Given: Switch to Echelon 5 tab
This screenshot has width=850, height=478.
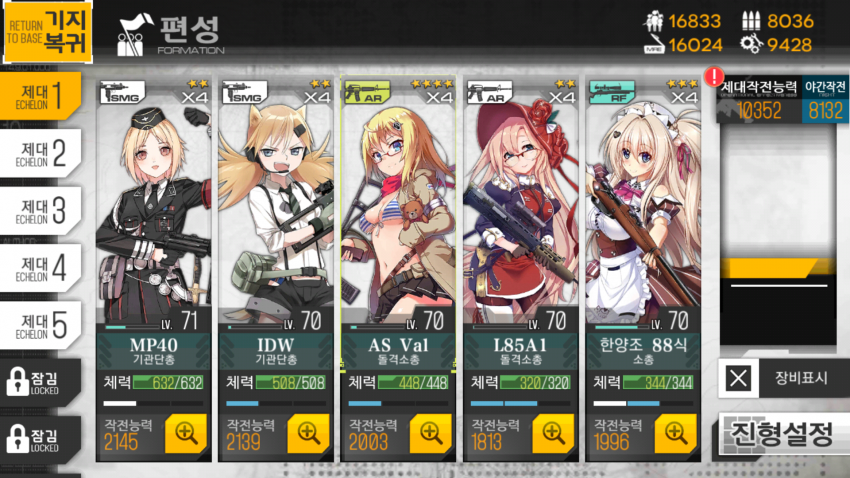Looking at the screenshot, I should pyautogui.click(x=42, y=325).
